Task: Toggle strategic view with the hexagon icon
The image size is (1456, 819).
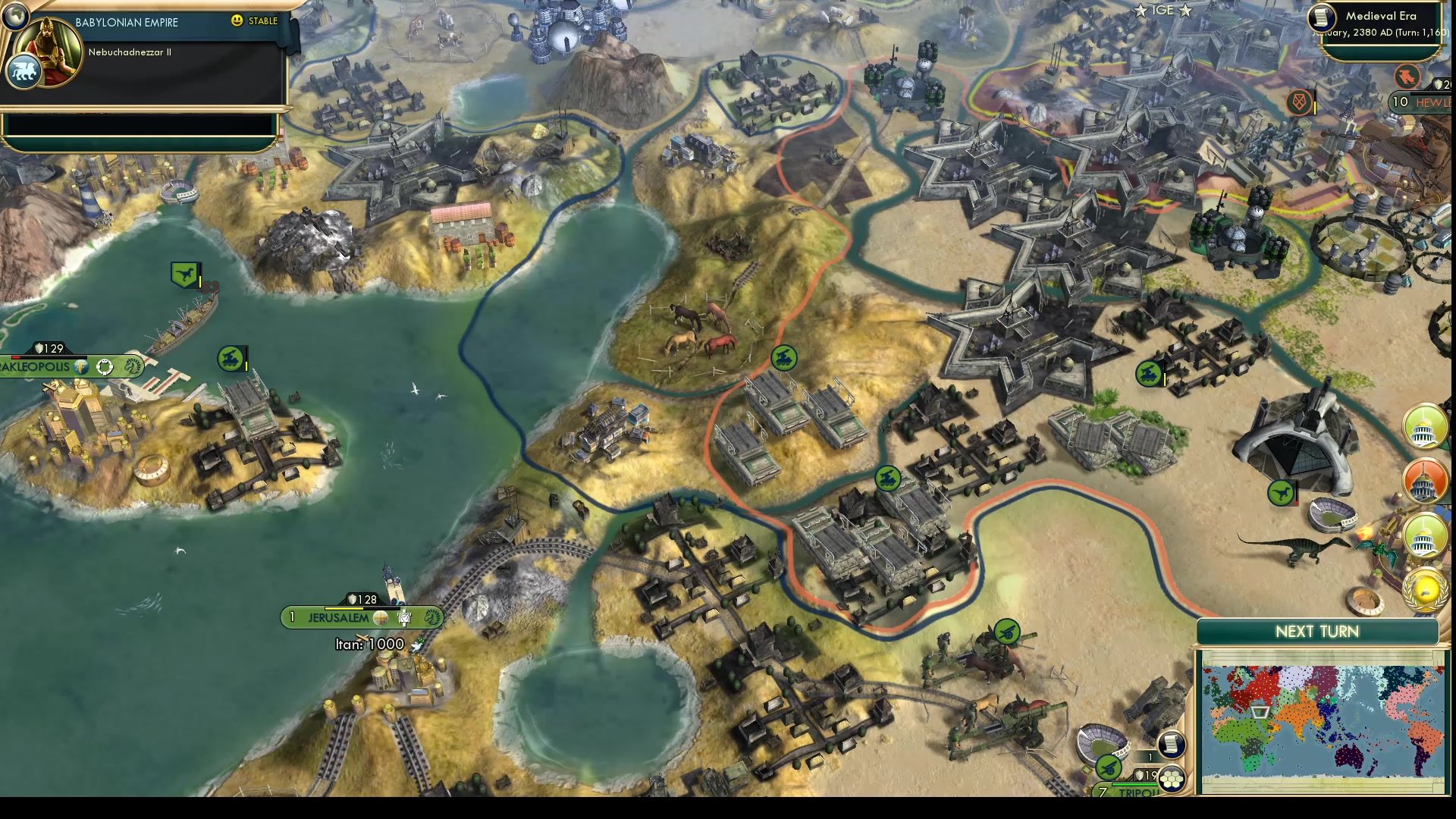Action: [x=1172, y=780]
